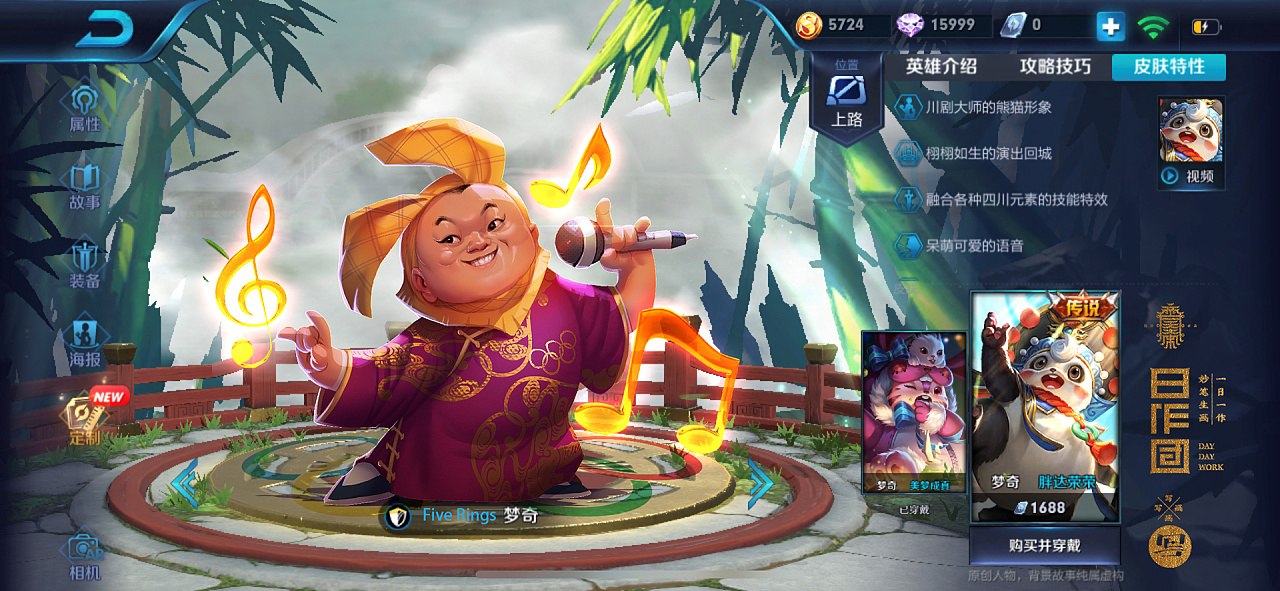Tap the gold round seal emblem
This screenshot has height=591, width=1280.
click(1170, 545)
